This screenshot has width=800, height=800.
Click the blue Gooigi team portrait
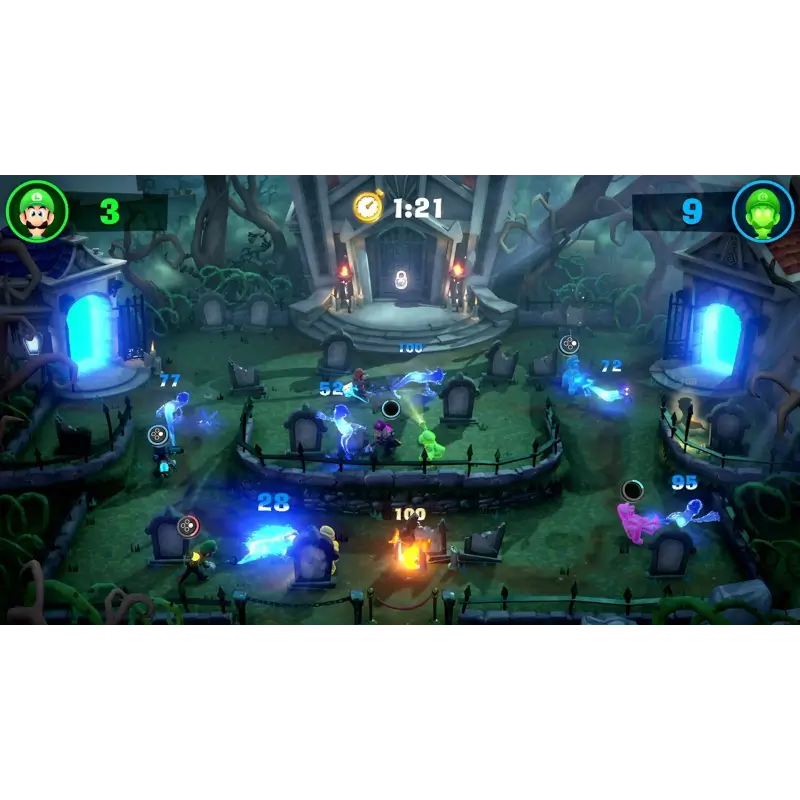(x=763, y=211)
